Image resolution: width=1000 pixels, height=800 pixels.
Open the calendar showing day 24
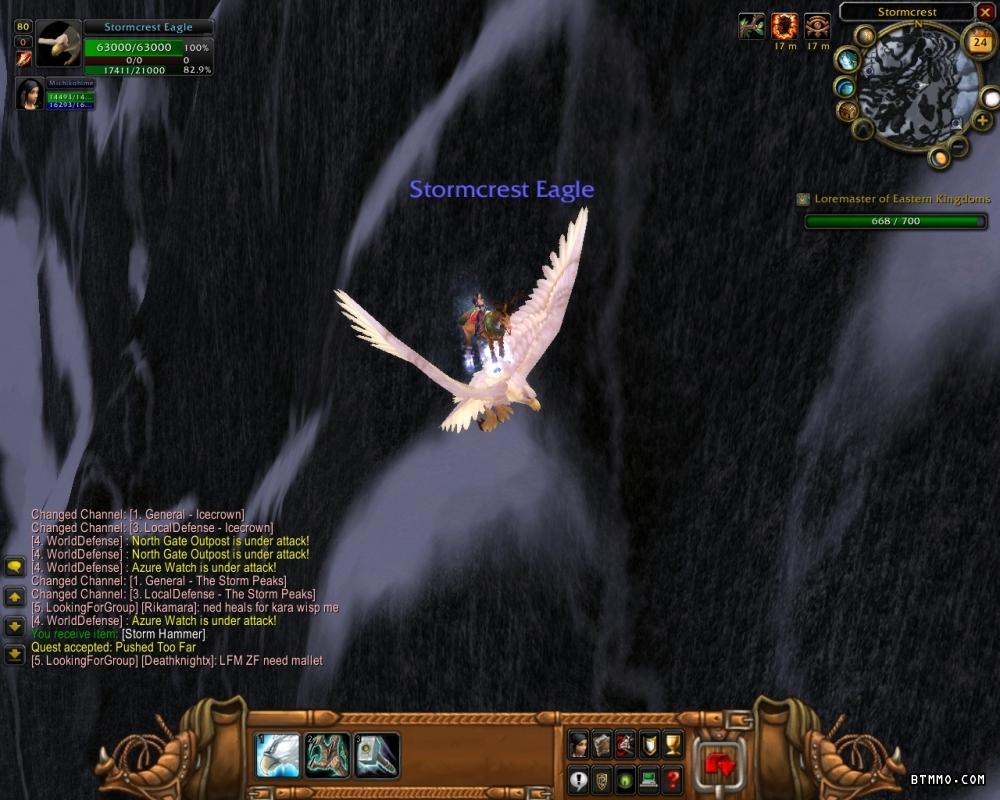click(978, 42)
